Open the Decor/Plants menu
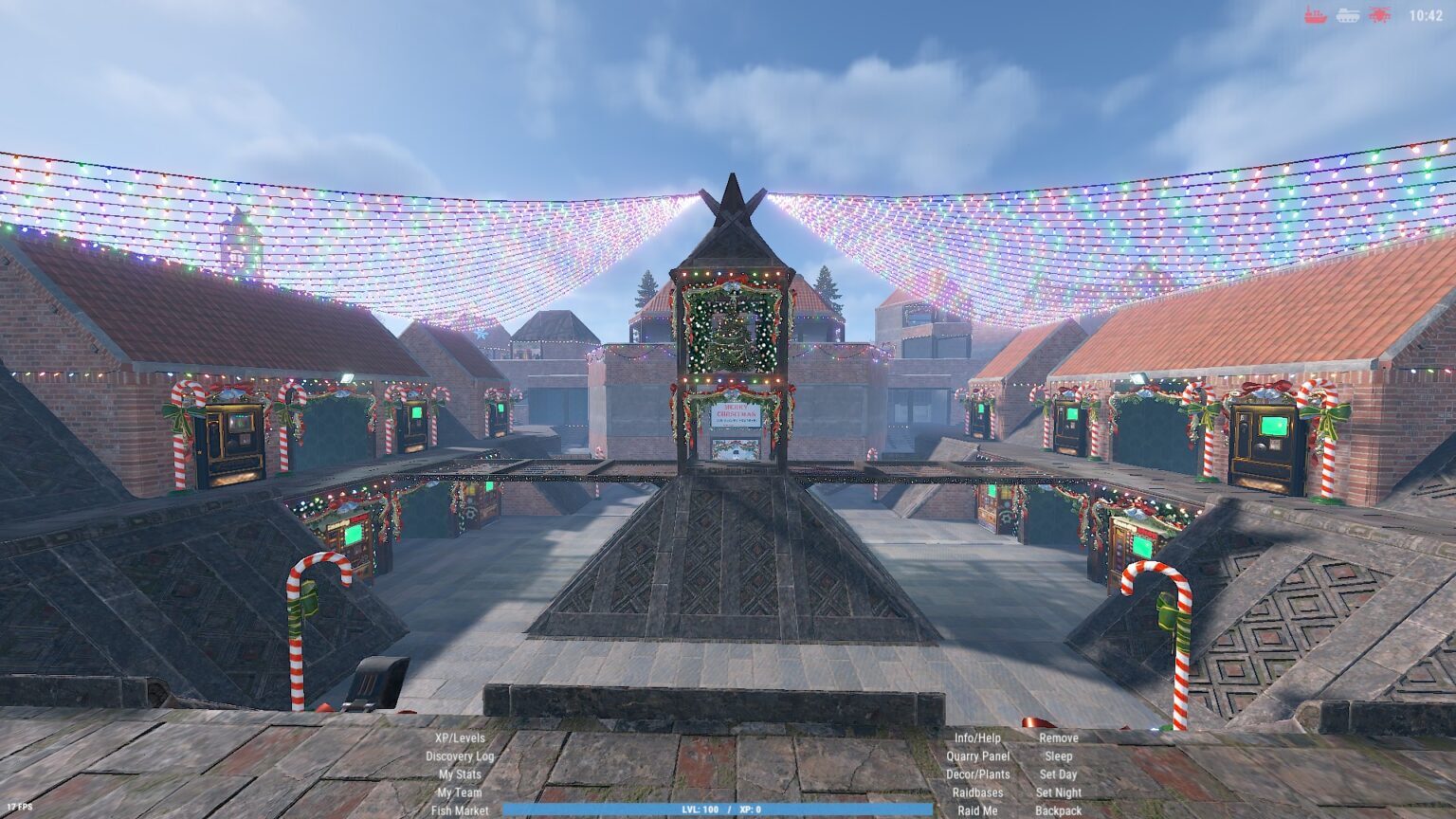1456x819 pixels. tap(977, 774)
